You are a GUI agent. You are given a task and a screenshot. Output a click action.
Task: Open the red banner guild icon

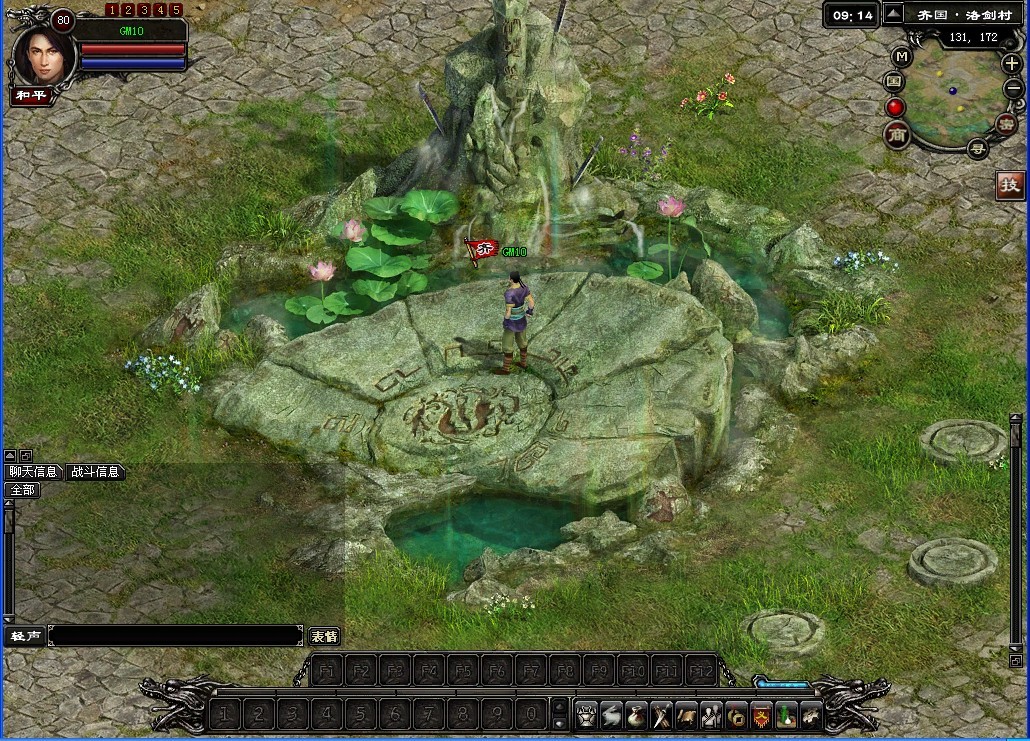[761, 714]
